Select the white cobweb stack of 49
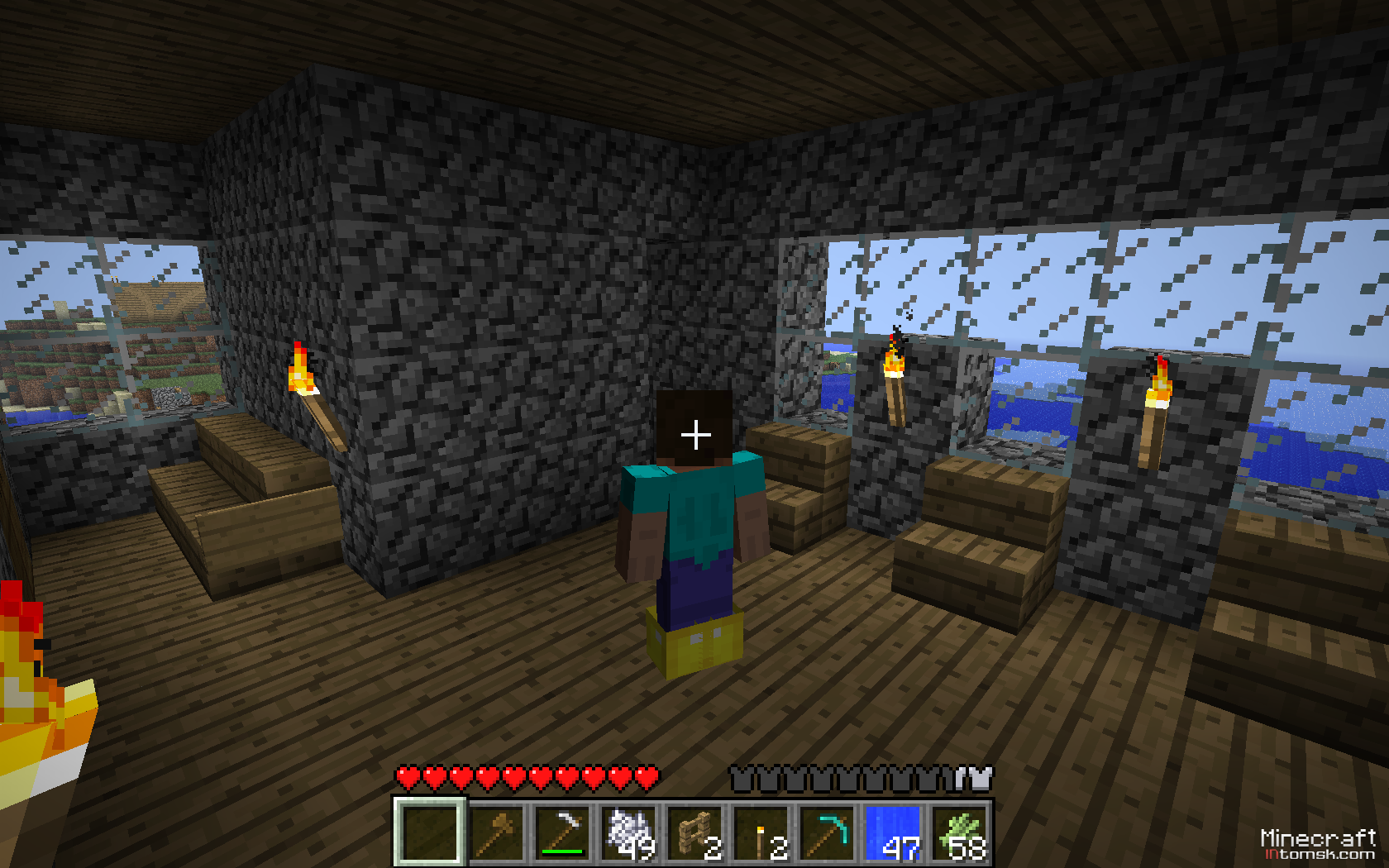The height and width of the screenshot is (868, 1389). (x=628, y=832)
